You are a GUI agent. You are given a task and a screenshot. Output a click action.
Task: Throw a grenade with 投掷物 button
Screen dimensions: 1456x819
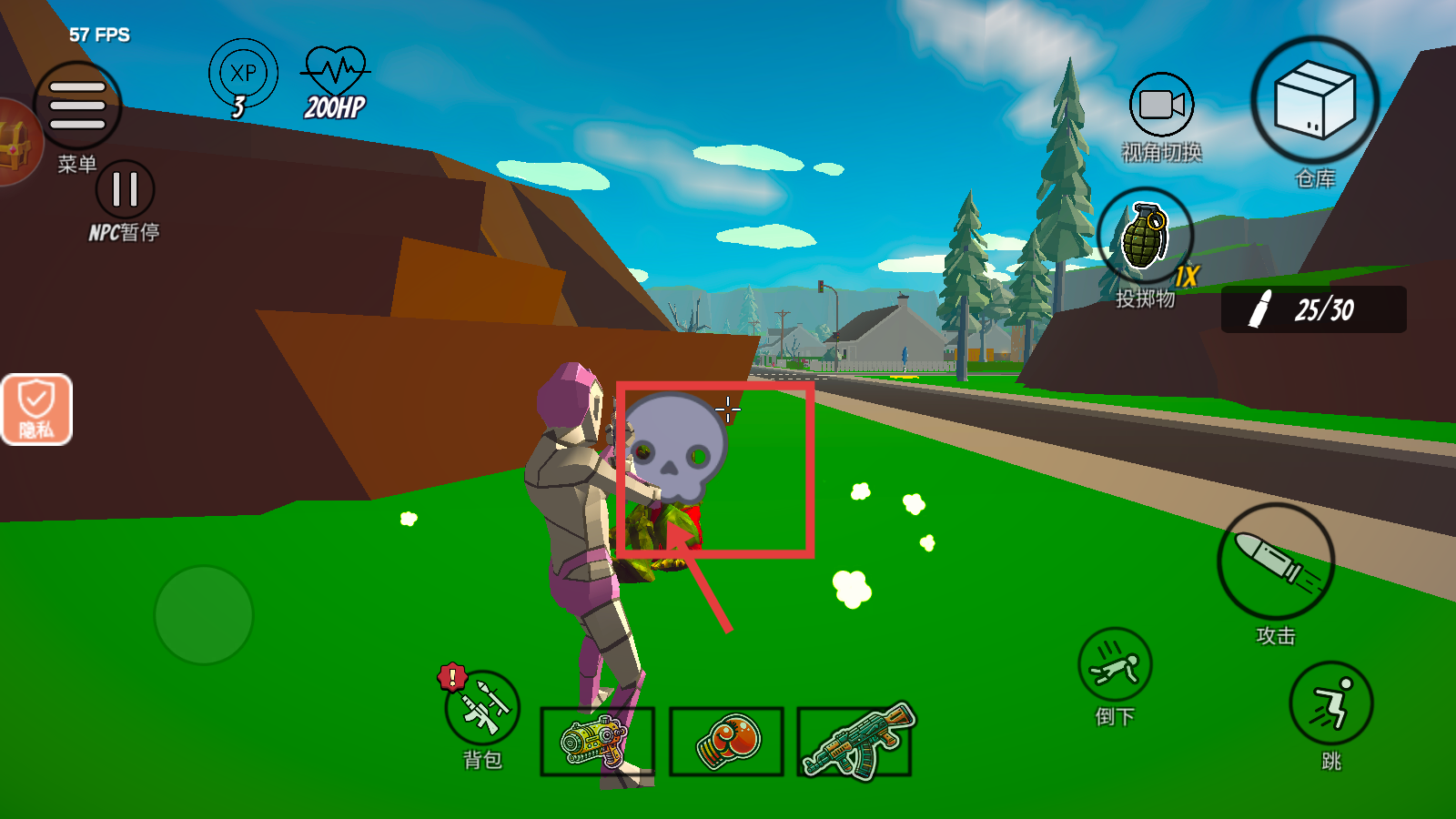1145,235
